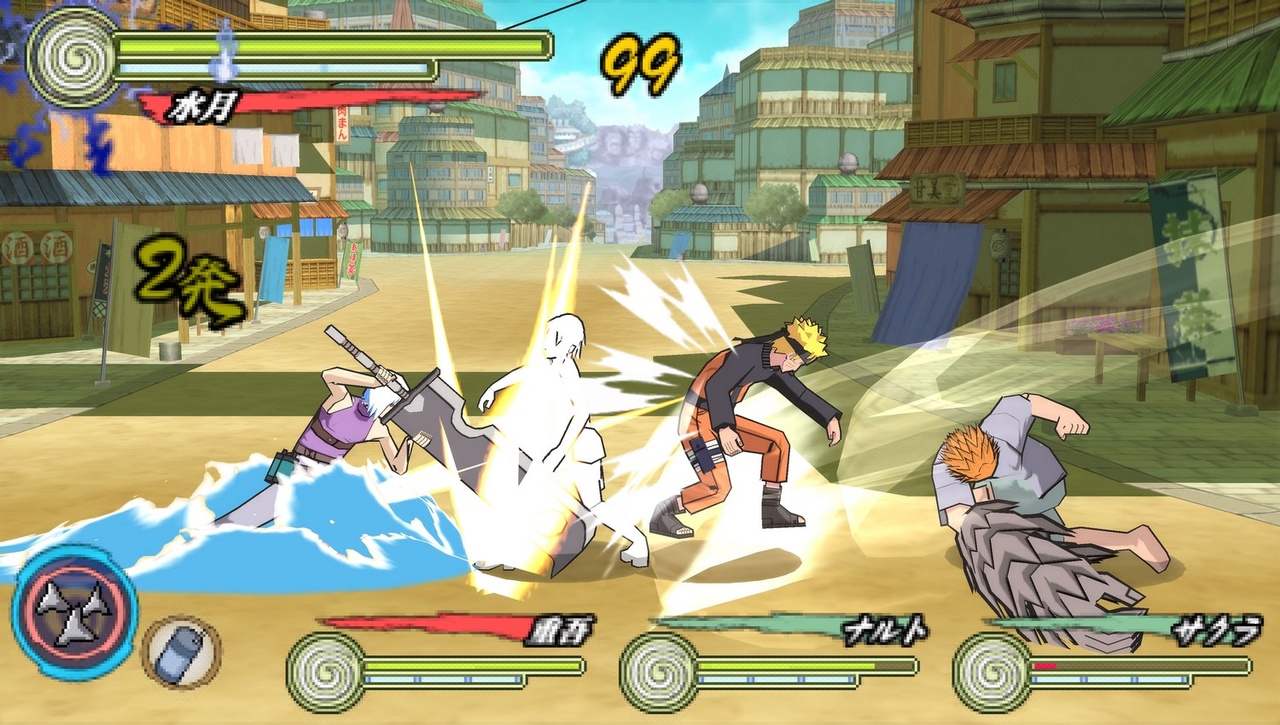Click the spiral emblem next to 水月
Screen dimensions: 1280x725
coord(74,56)
